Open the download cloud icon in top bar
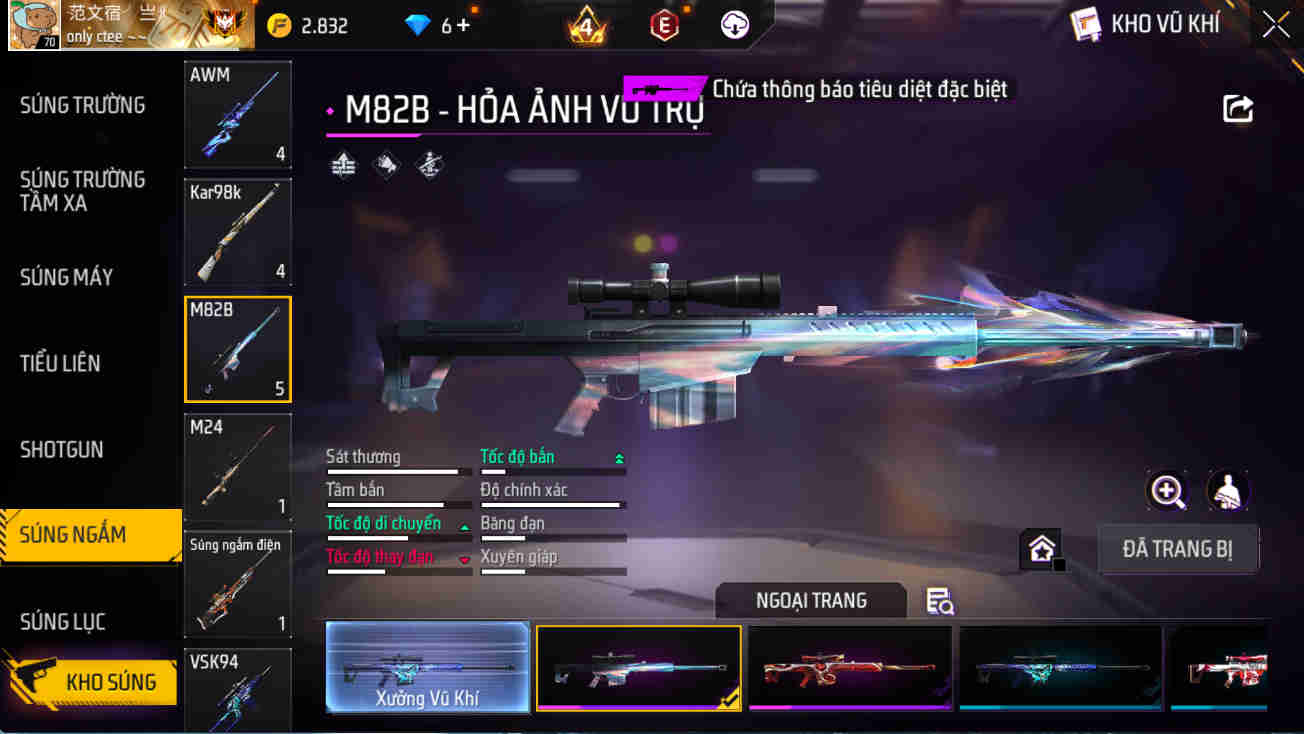Image resolution: width=1304 pixels, height=734 pixels. click(737, 24)
